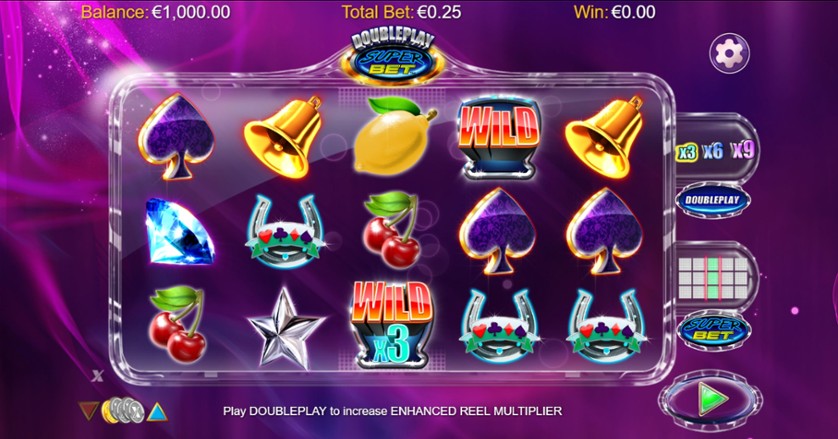
Task: Select the x9 multiplier level
Action: pyautogui.click(x=742, y=151)
